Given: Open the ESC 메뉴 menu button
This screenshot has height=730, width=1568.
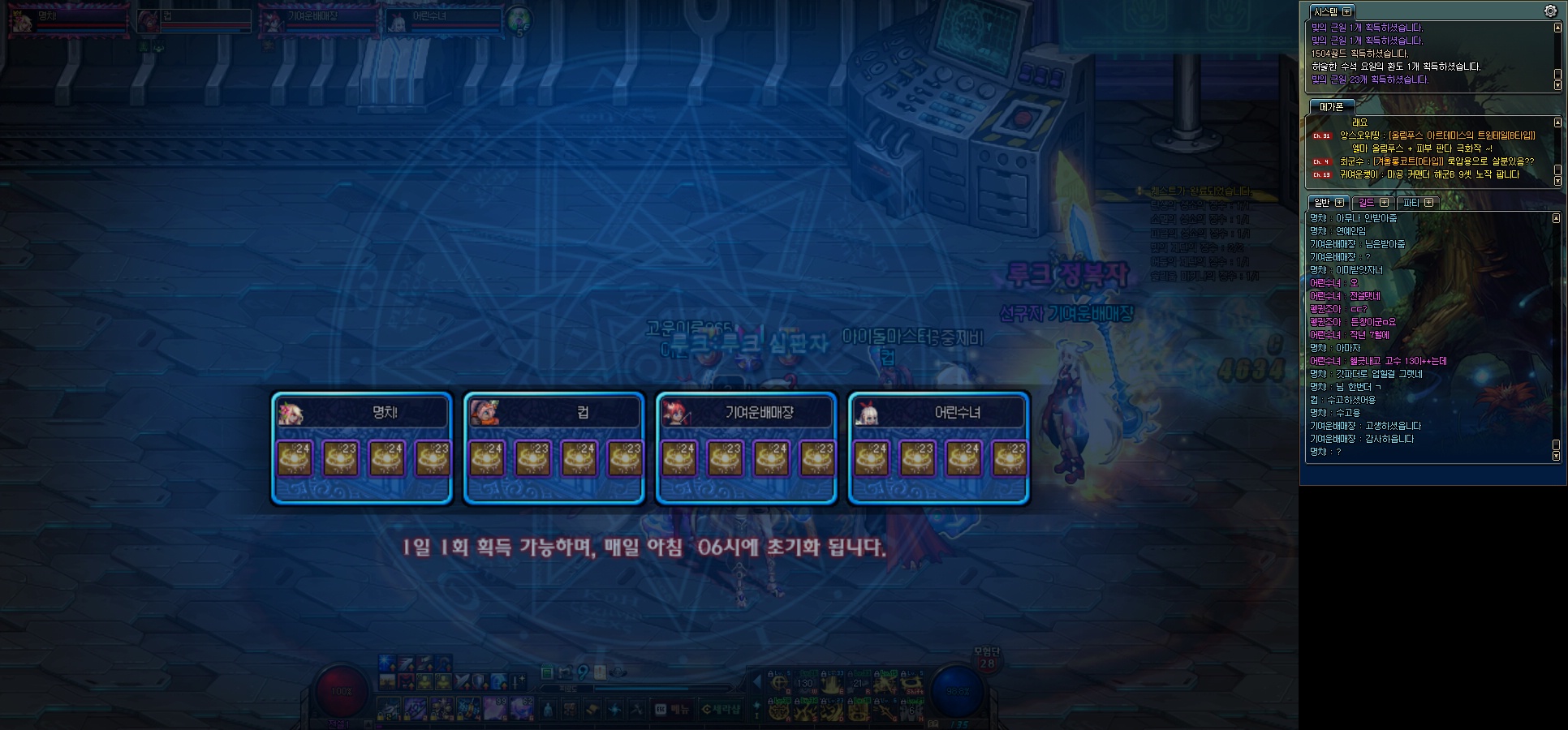Looking at the screenshot, I should click(x=673, y=709).
